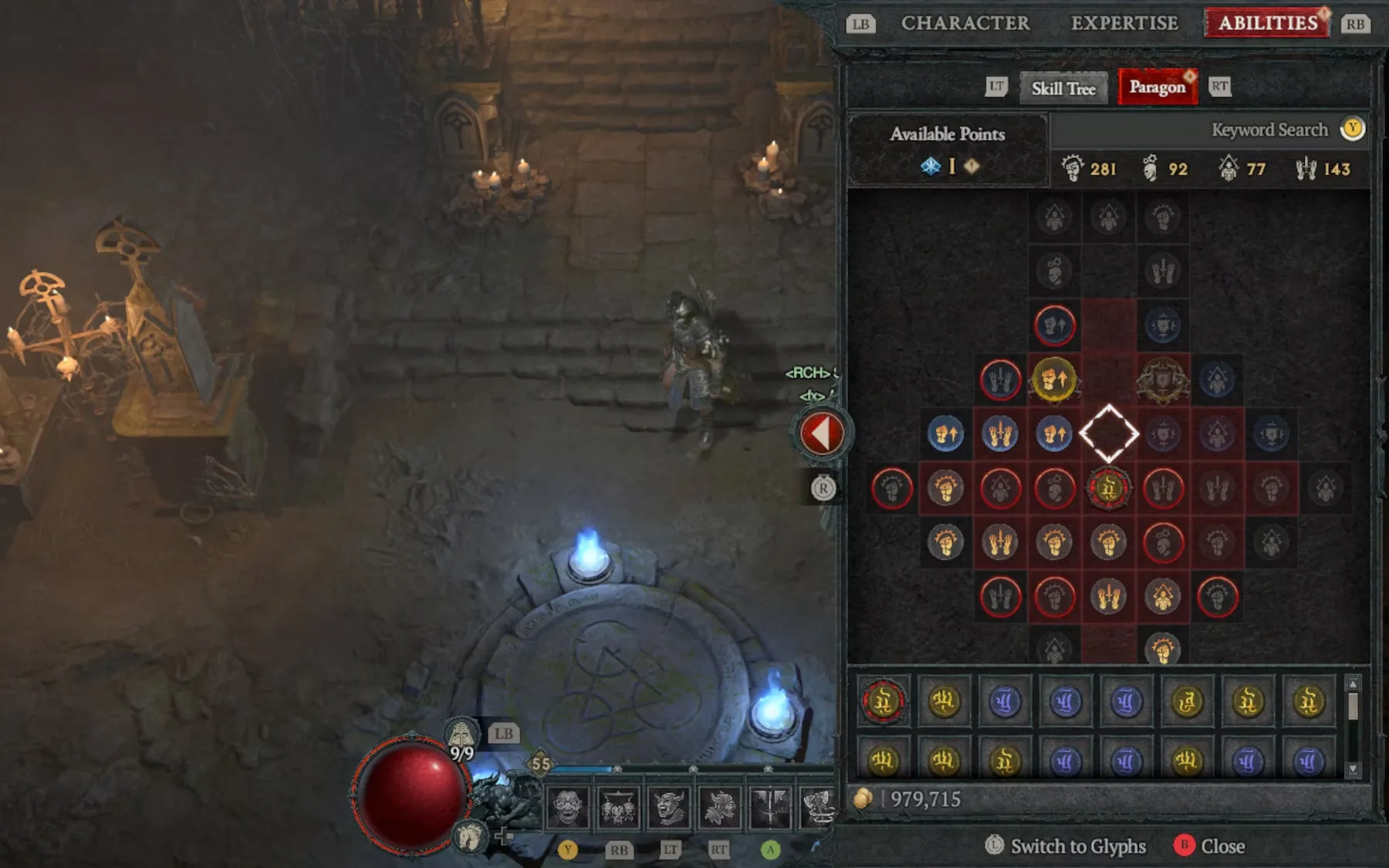Click the Keyword Search field
Screen dimensions: 1389x868
1269,130
